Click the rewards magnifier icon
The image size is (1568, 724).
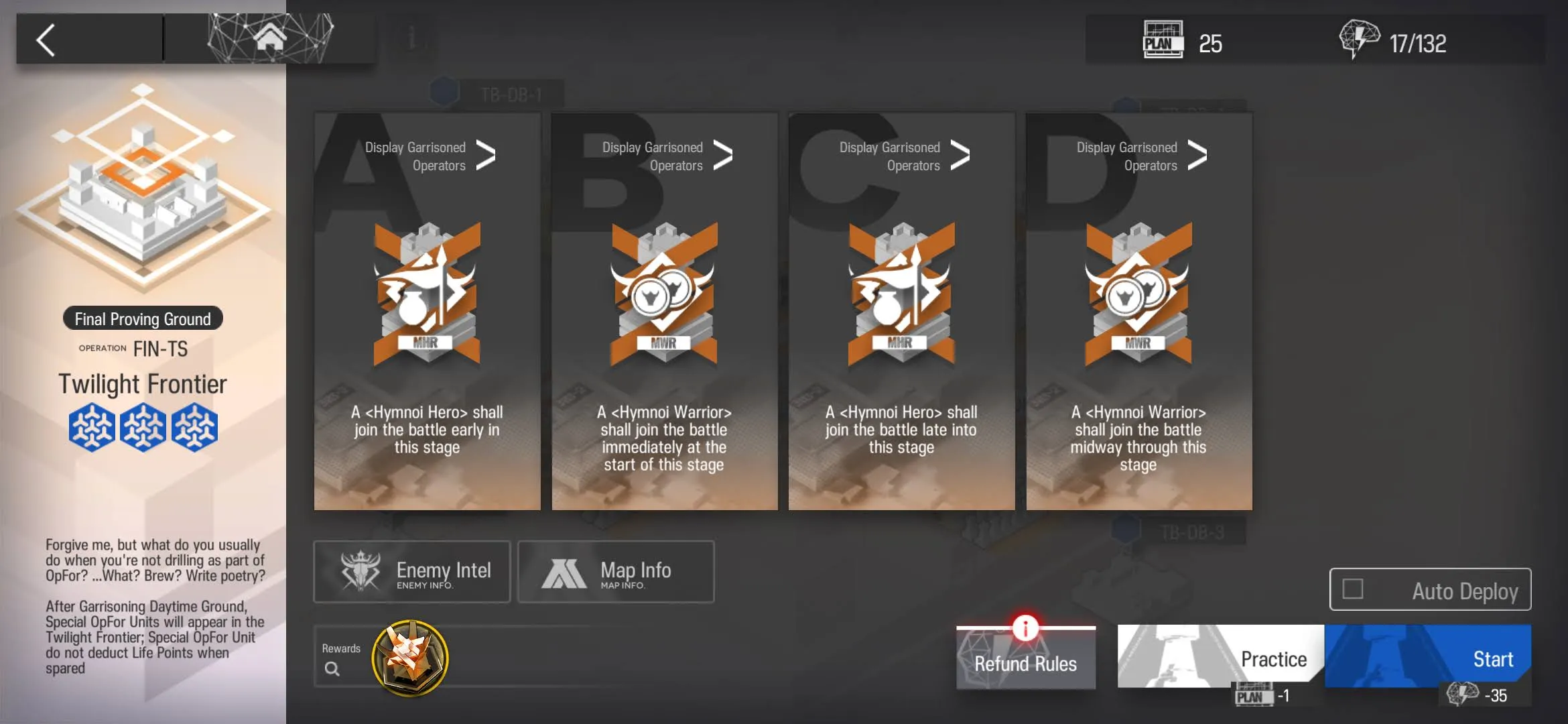click(332, 668)
